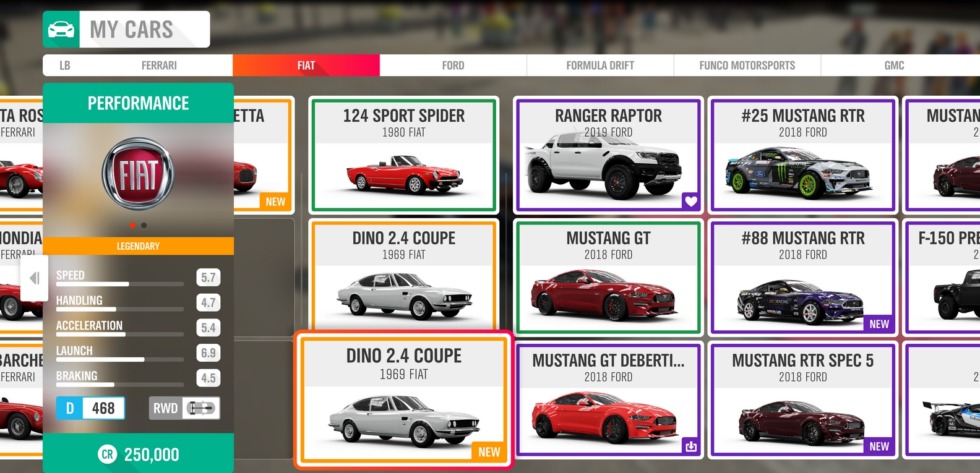980x473 pixels.
Task: Choose the Dino 2.4 Coupe without NEW badge
Action: pos(404,277)
